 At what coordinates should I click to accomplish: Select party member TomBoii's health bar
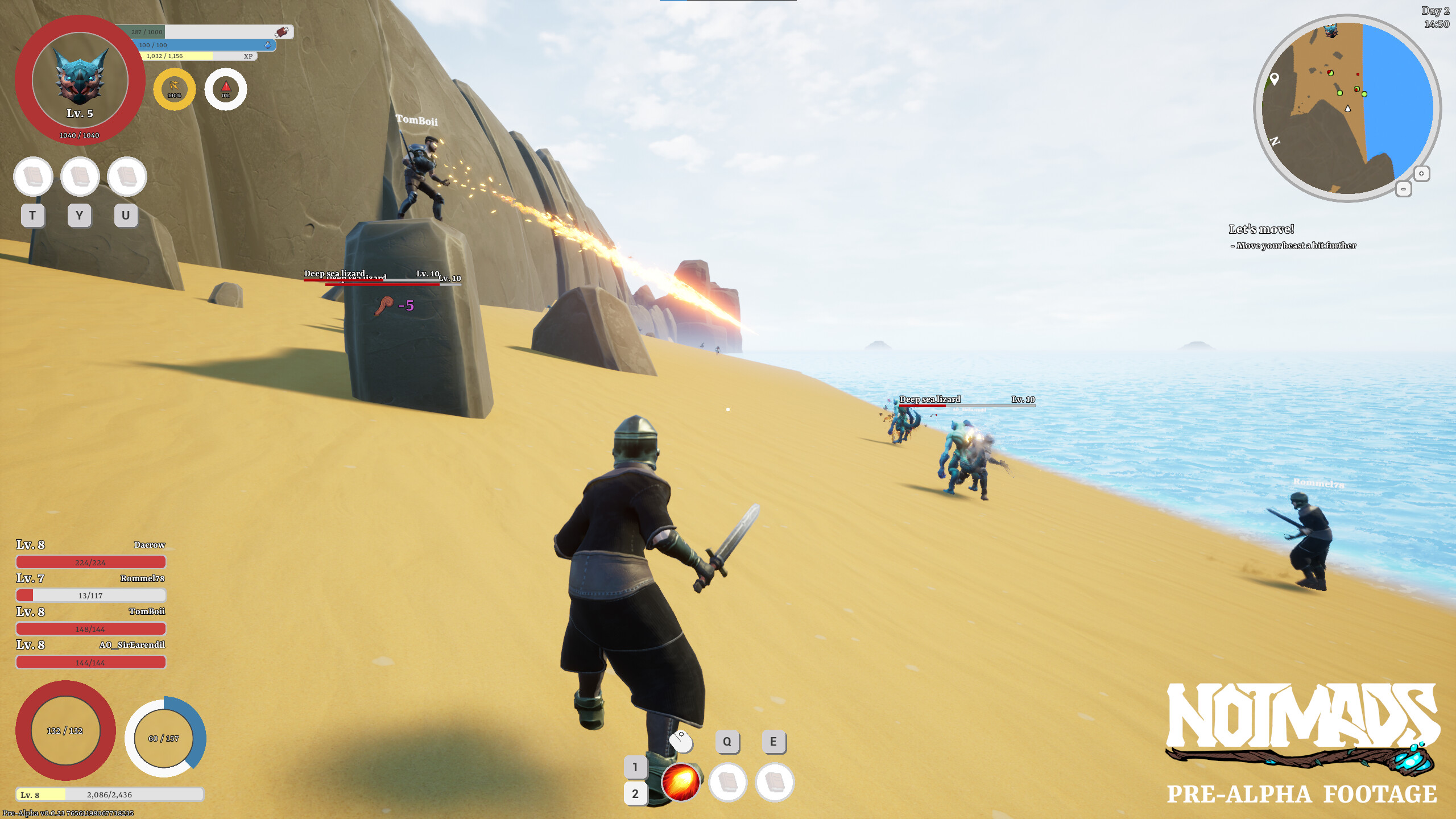coord(90,628)
